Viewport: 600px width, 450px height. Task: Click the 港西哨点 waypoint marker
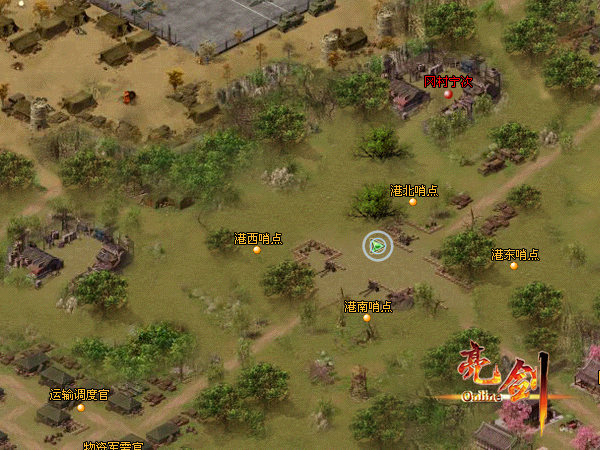[x=257, y=250]
